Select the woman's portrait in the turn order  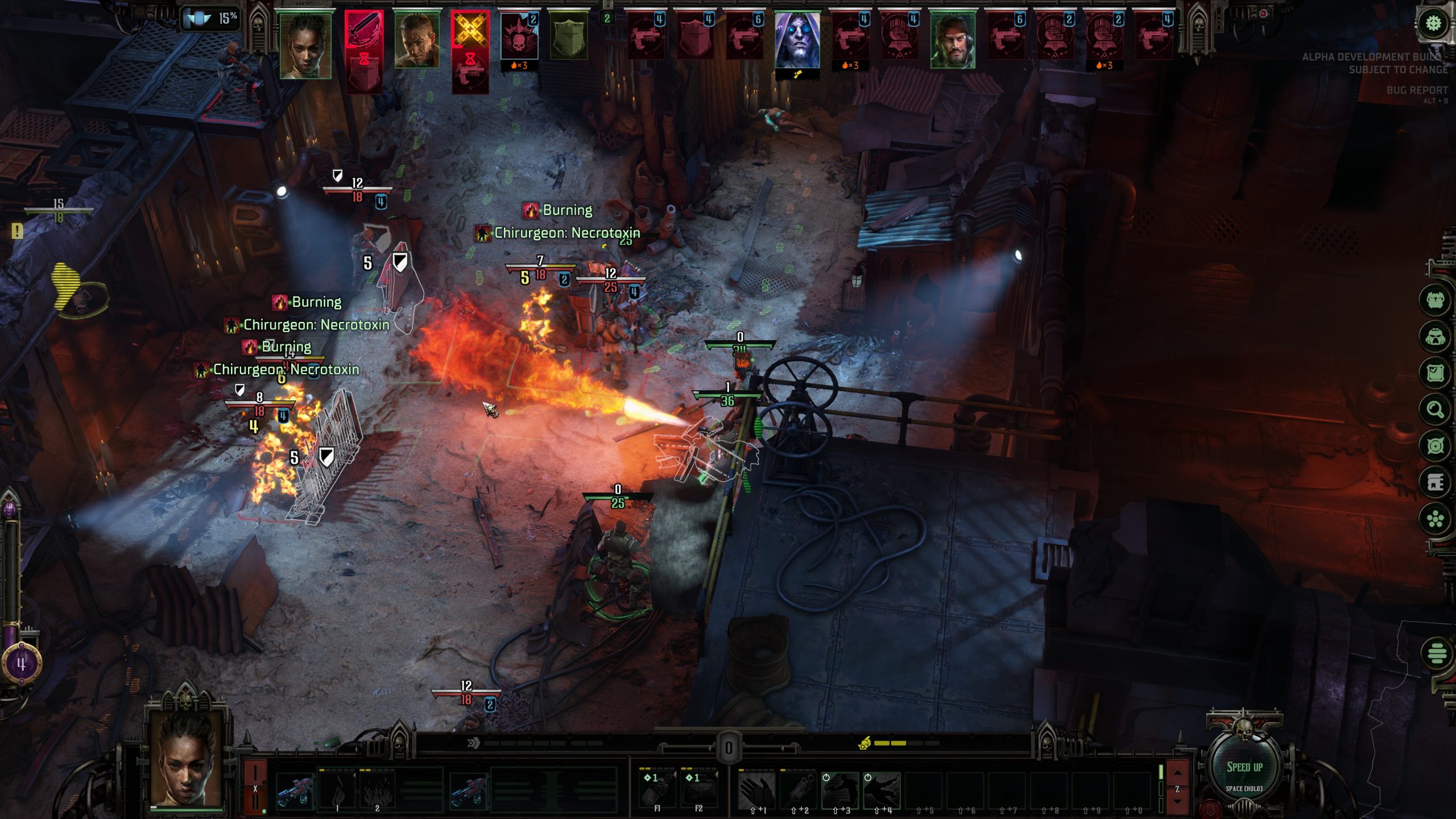tap(305, 45)
